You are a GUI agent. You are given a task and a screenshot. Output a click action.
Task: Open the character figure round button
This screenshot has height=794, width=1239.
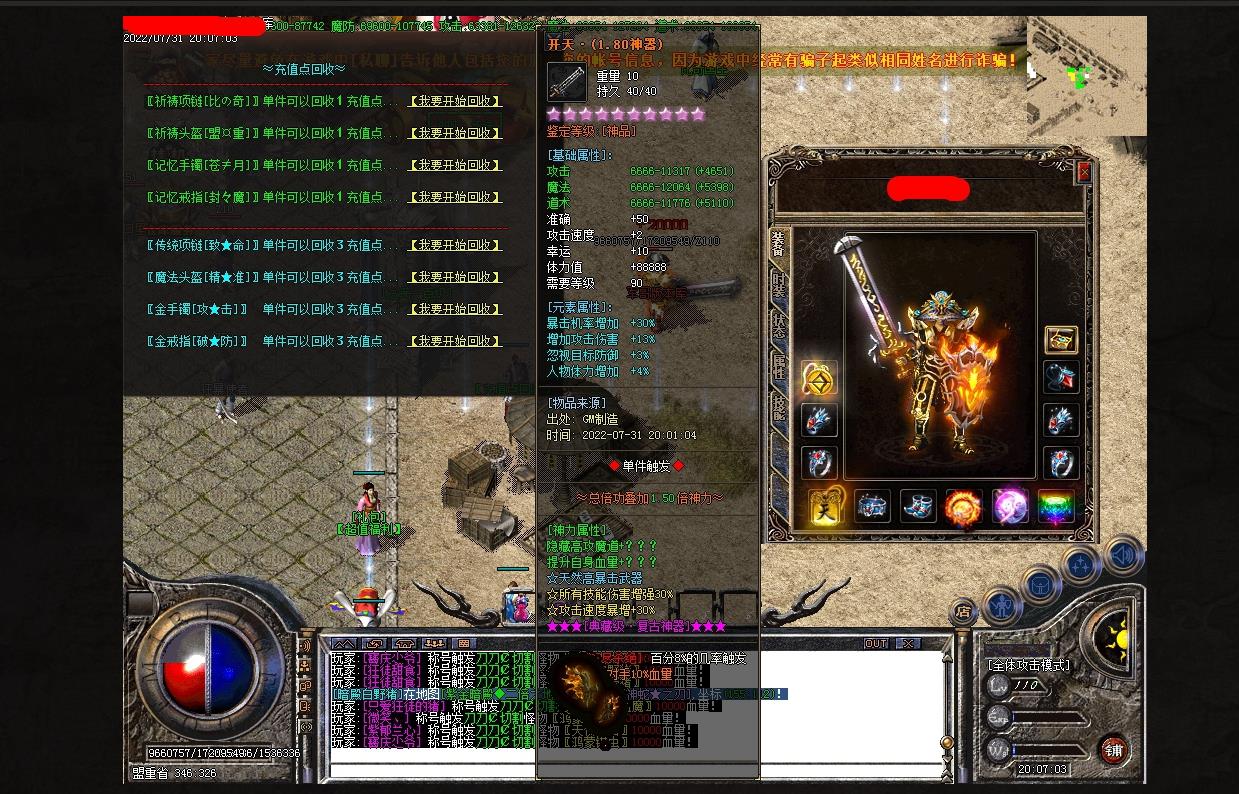click(x=1001, y=605)
